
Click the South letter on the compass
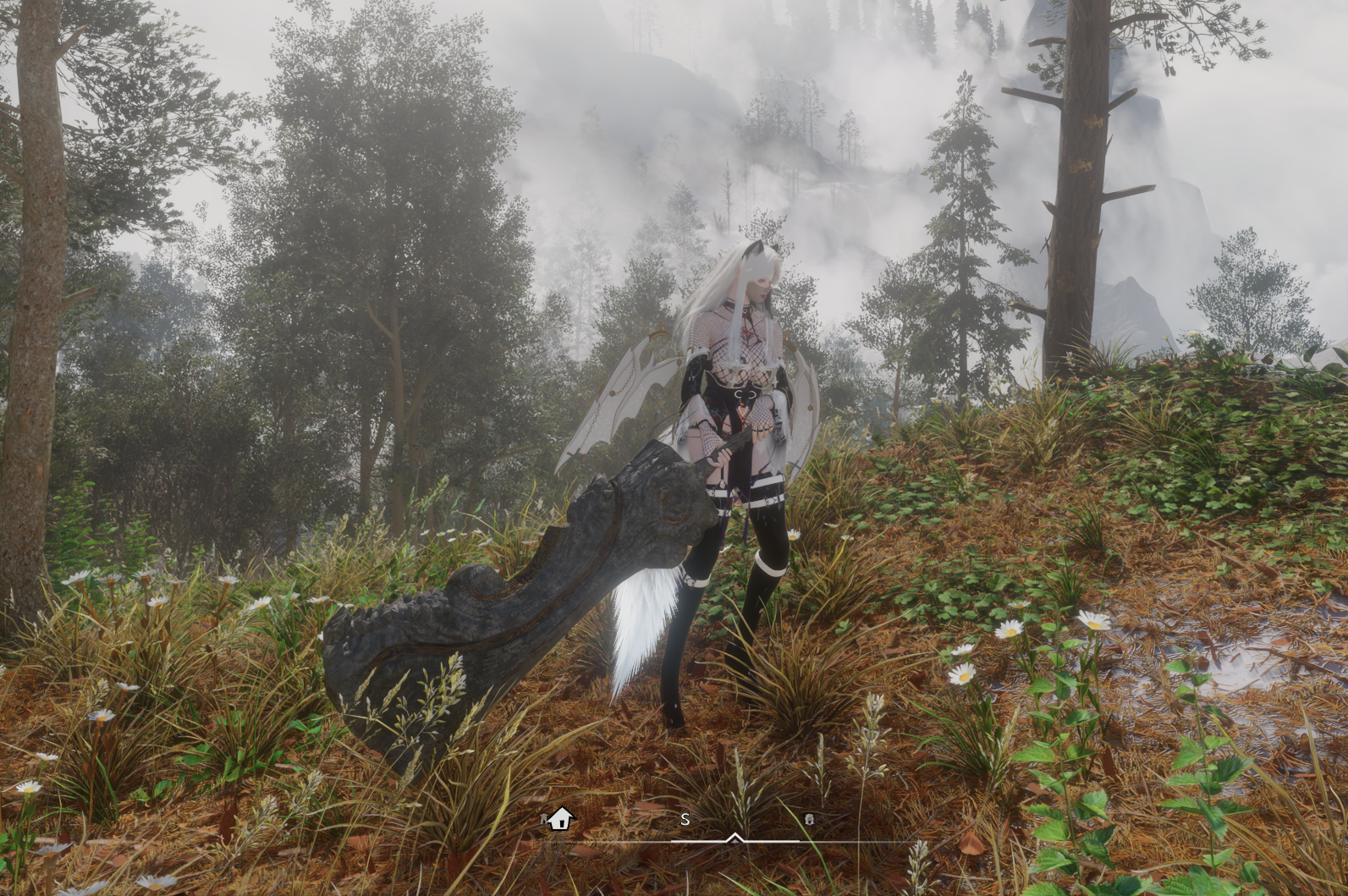coord(685,819)
